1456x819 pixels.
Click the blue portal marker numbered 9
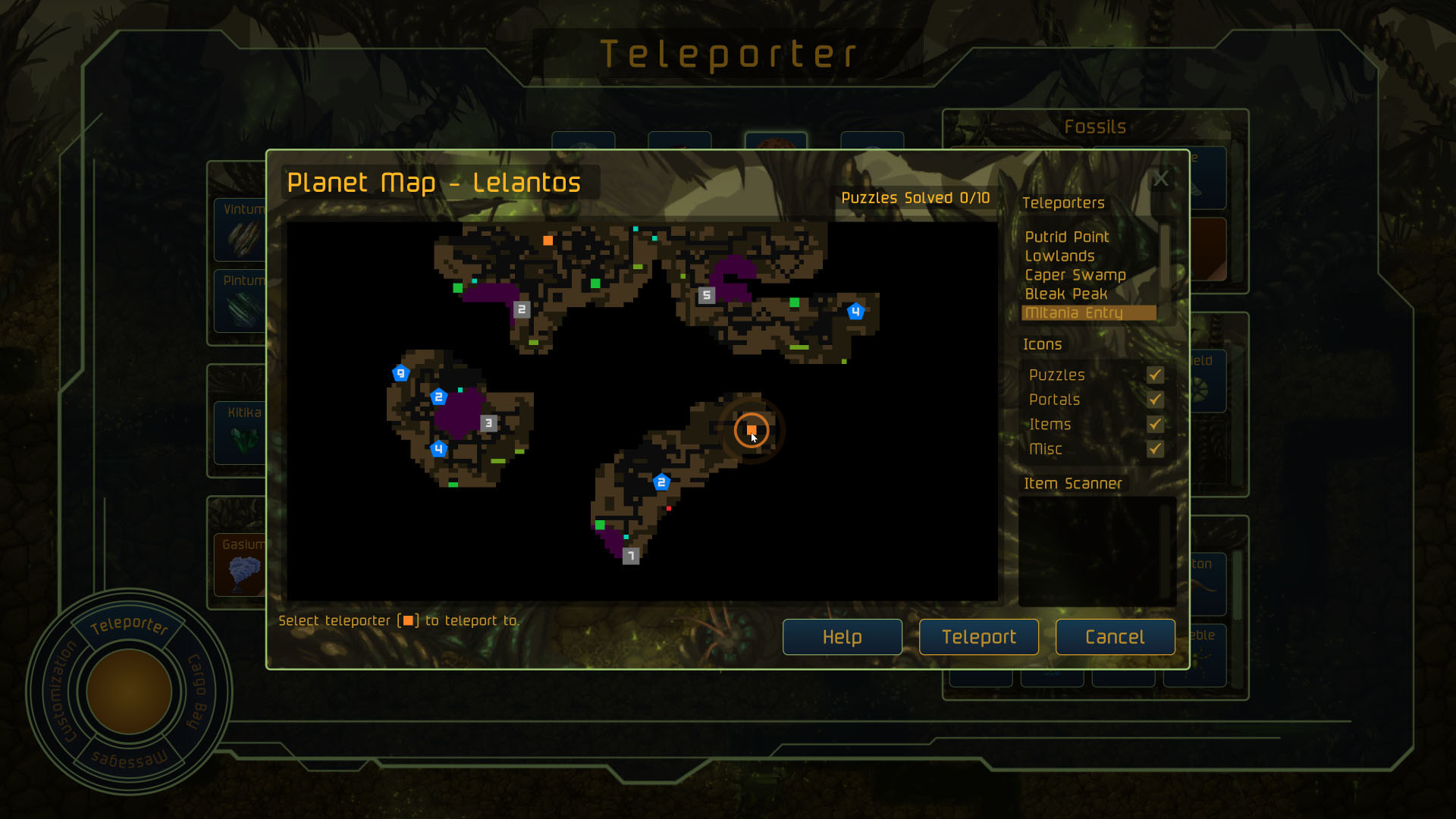pyautogui.click(x=402, y=372)
